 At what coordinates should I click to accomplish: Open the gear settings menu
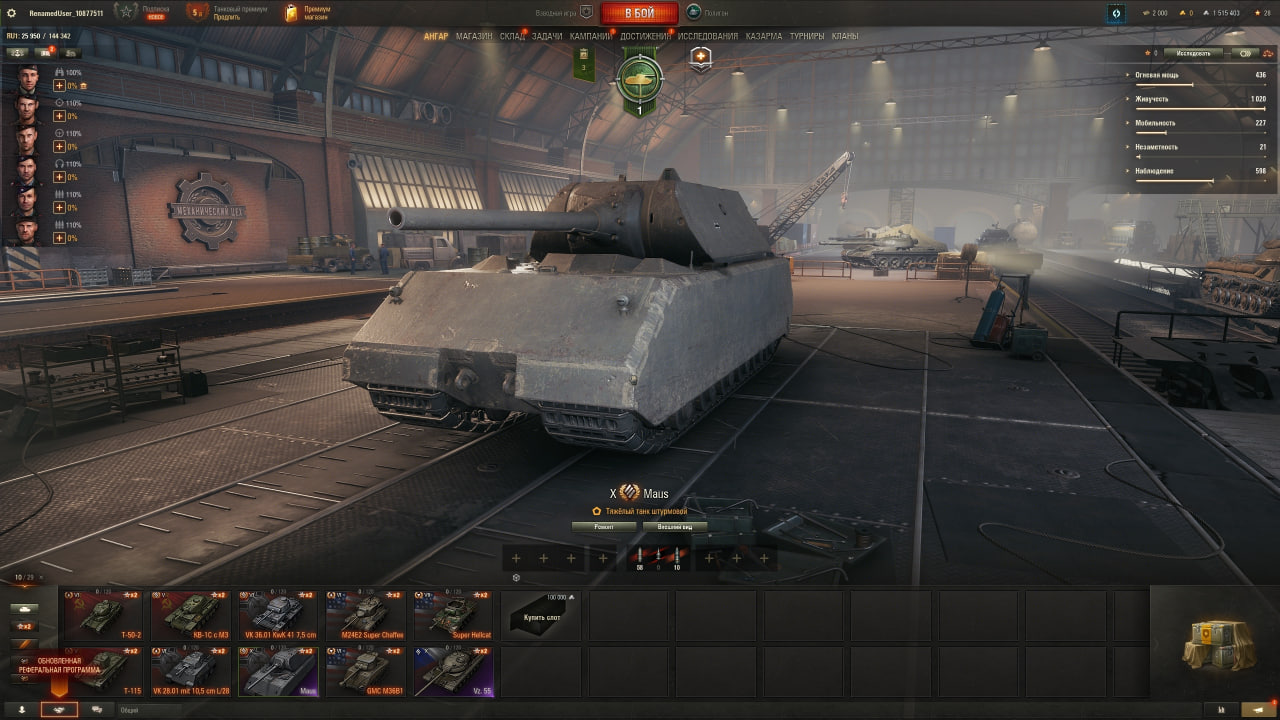pos(14,13)
